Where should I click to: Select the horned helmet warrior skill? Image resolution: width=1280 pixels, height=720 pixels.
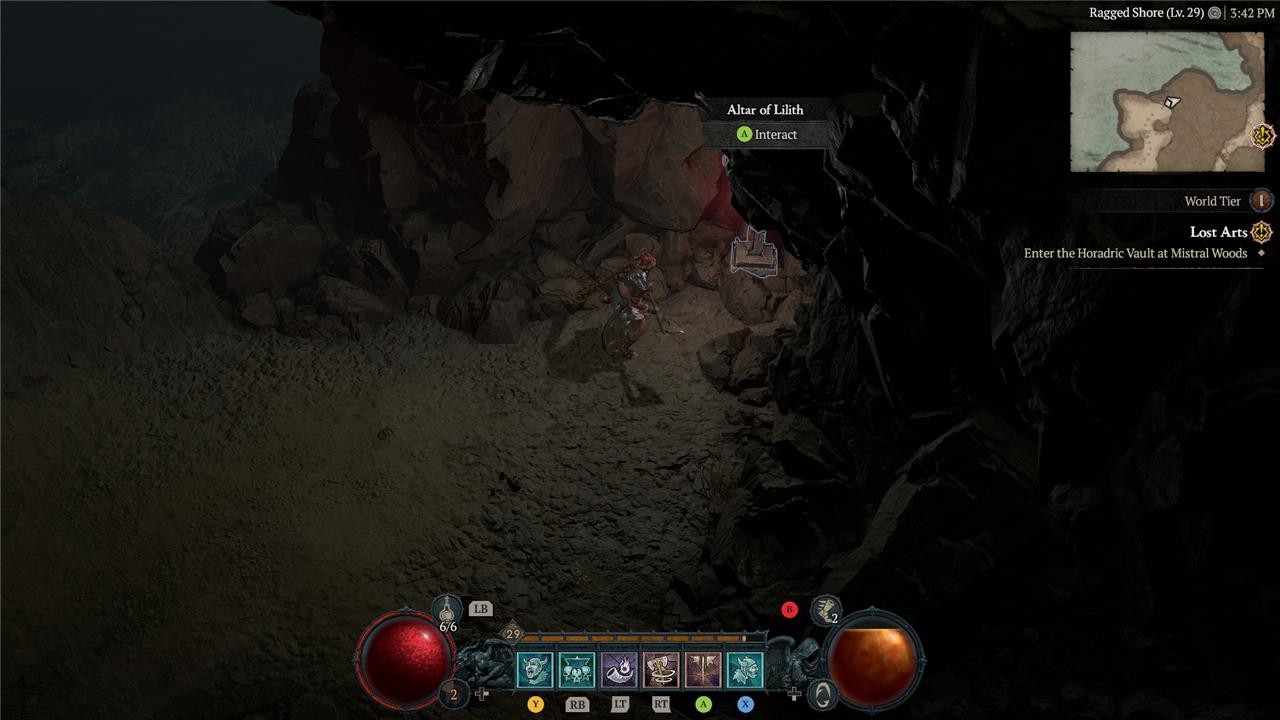[x=745, y=669]
